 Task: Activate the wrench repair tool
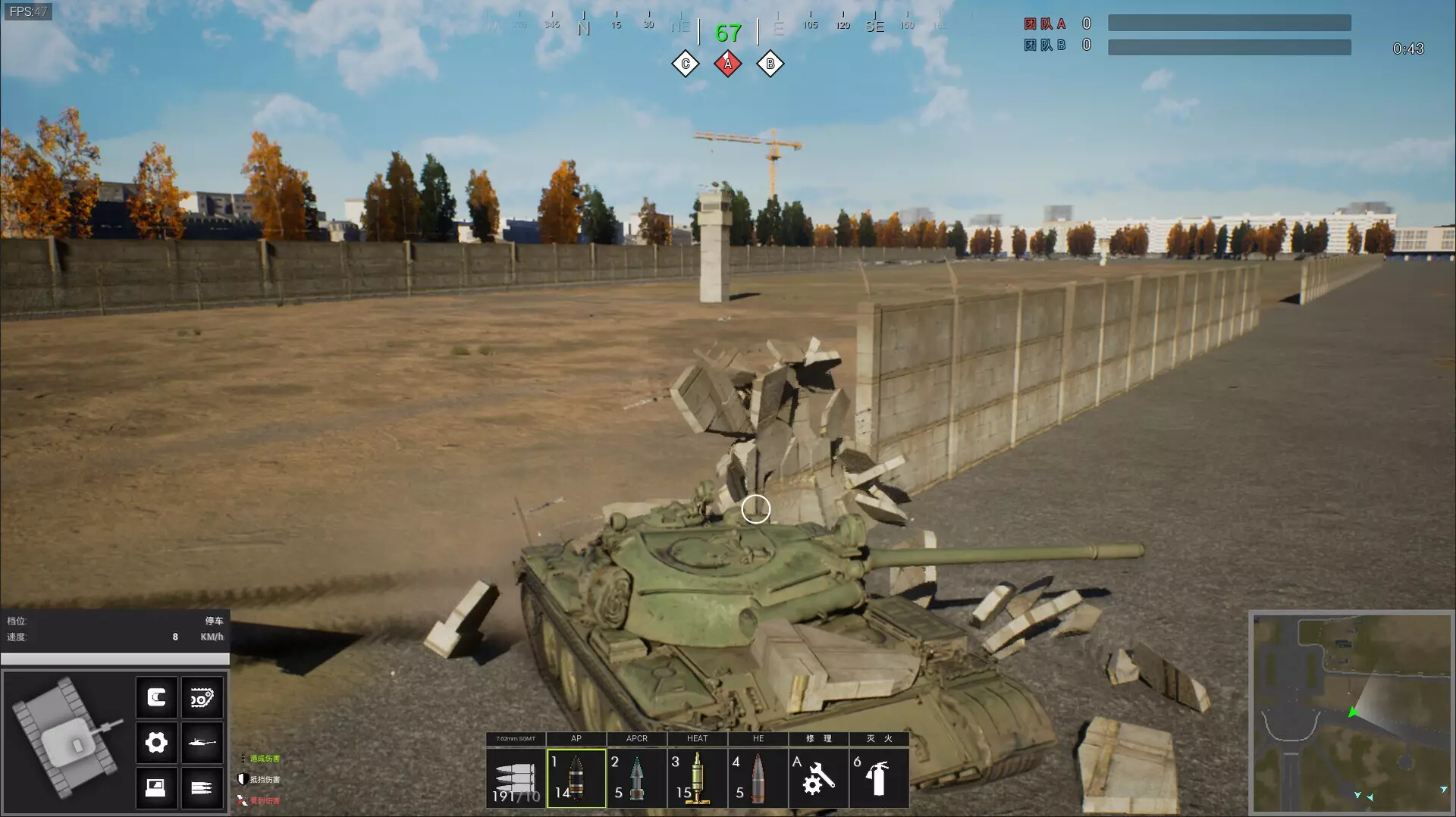(x=818, y=778)
